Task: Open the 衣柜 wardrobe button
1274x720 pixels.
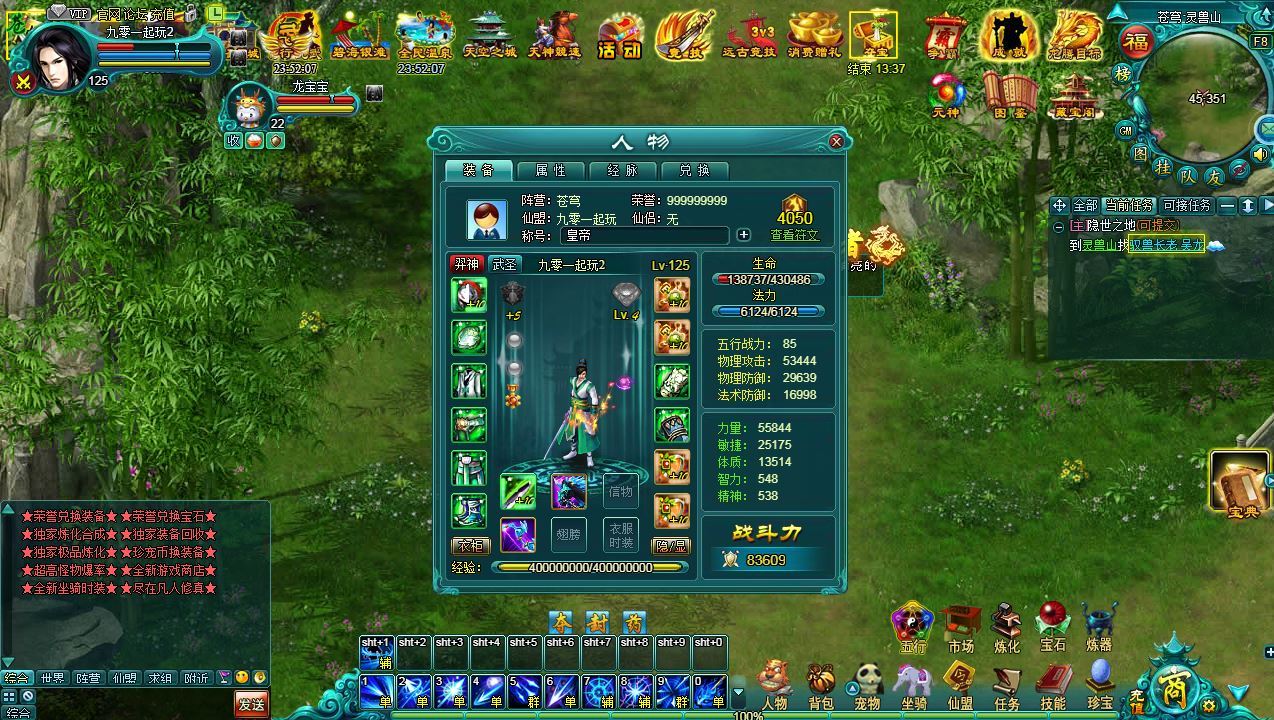Action: (x=469, y=546)
